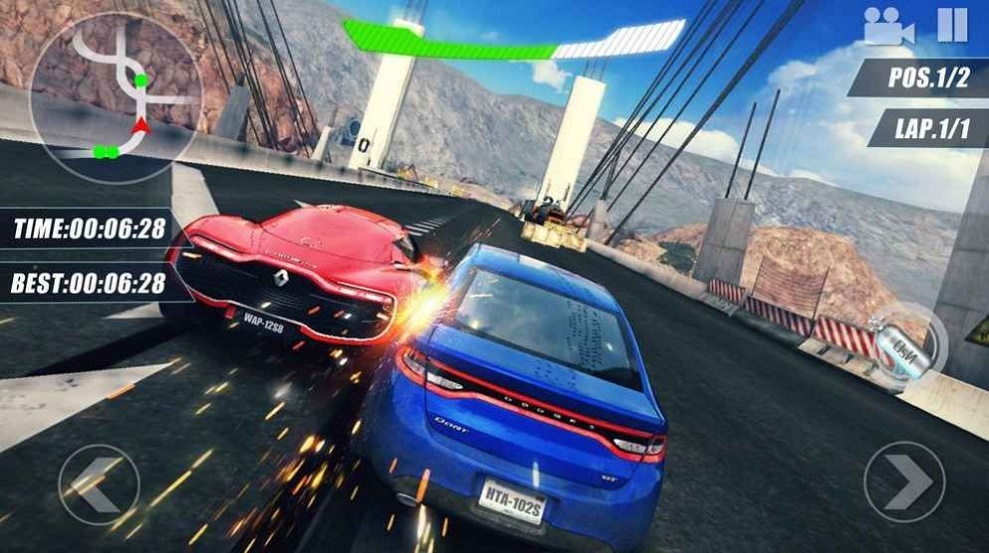
Task: Switch the camera view
Action: 888,26
